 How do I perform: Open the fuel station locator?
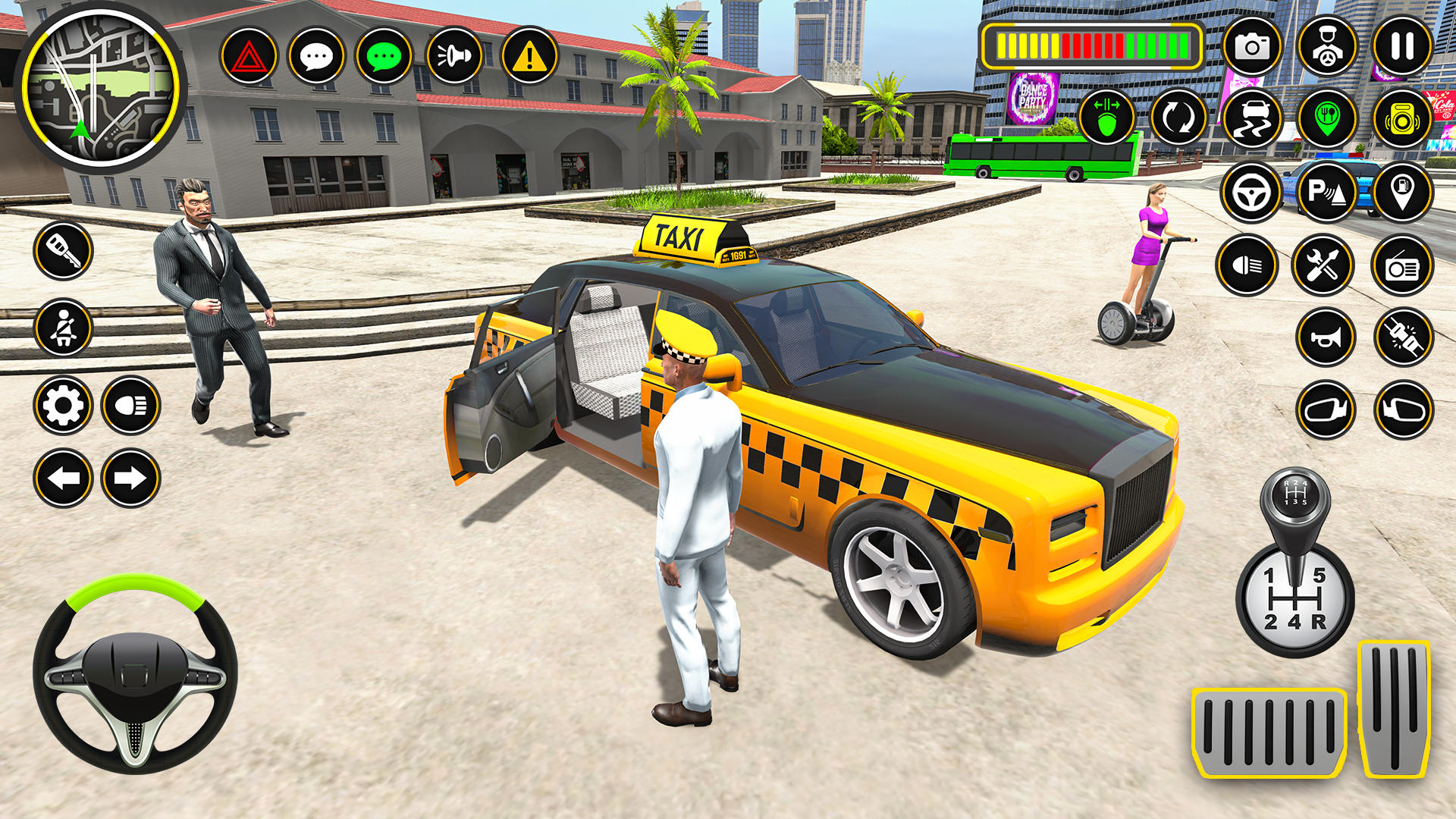point(1404,192)
